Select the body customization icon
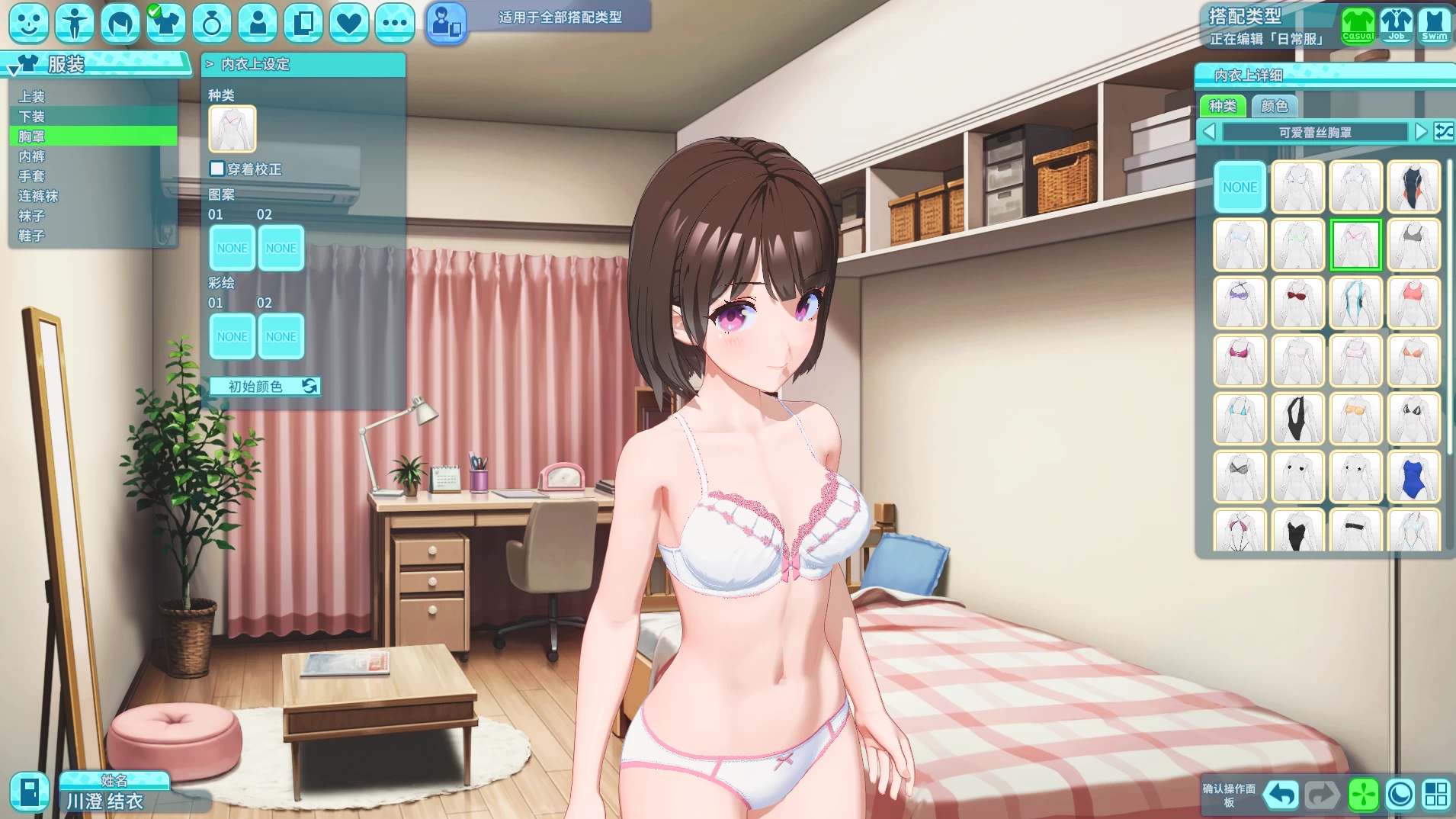 click(x=75, y=23)
